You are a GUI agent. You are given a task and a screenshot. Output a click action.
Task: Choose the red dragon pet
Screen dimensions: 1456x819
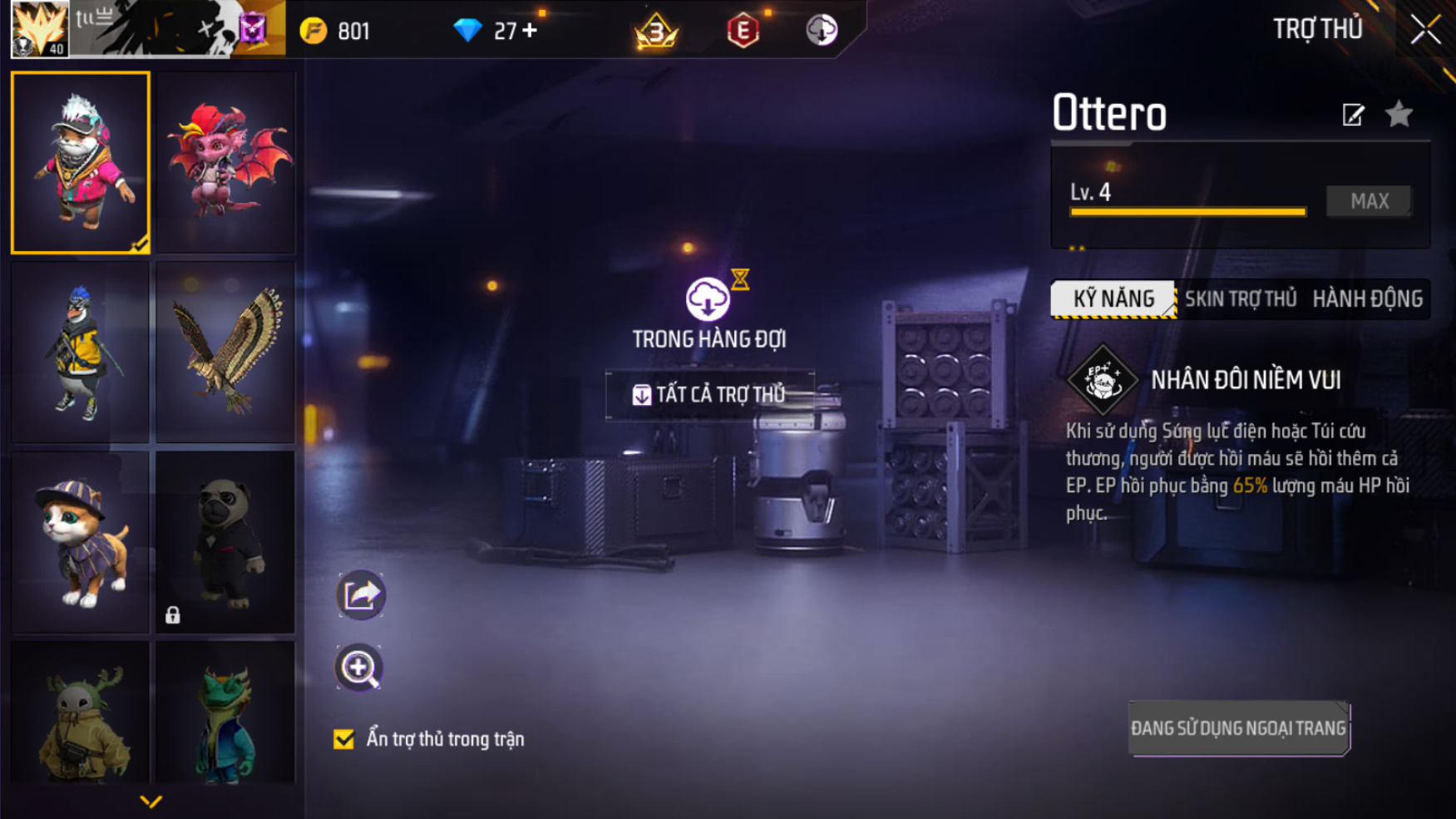[226, 162]
